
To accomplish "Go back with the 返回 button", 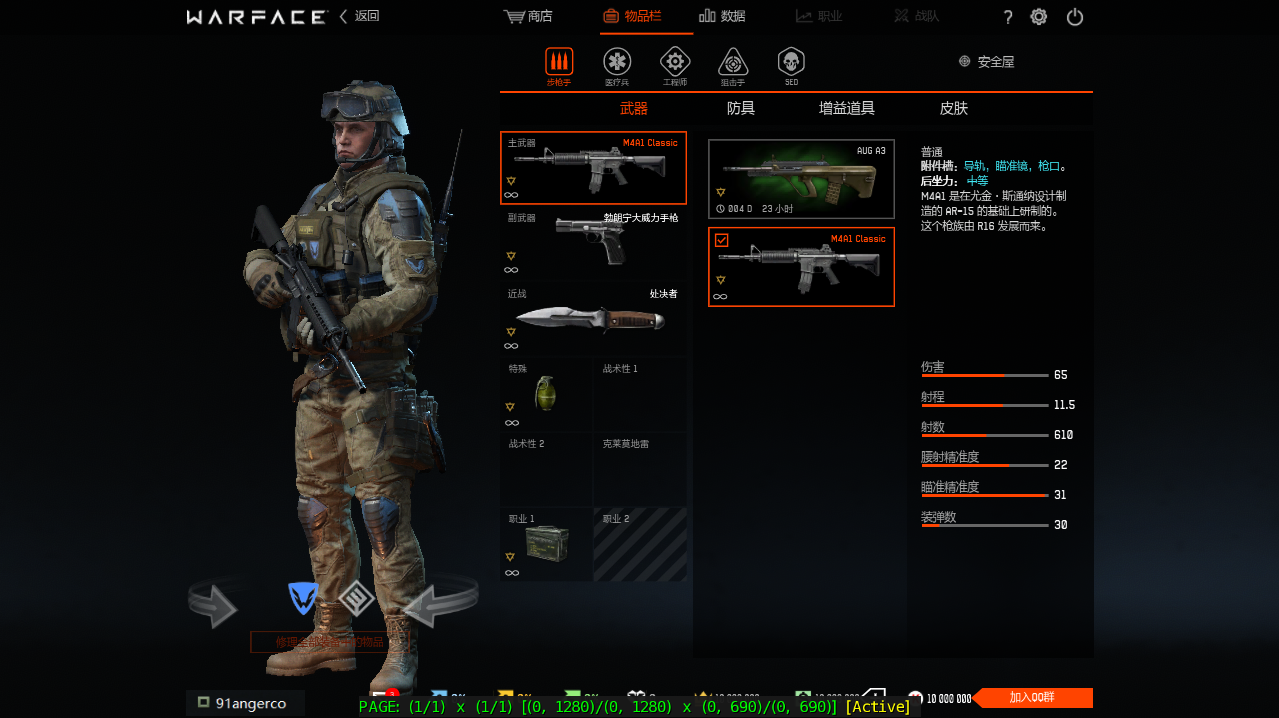I will pyautogui.click(x=360, y=16).
